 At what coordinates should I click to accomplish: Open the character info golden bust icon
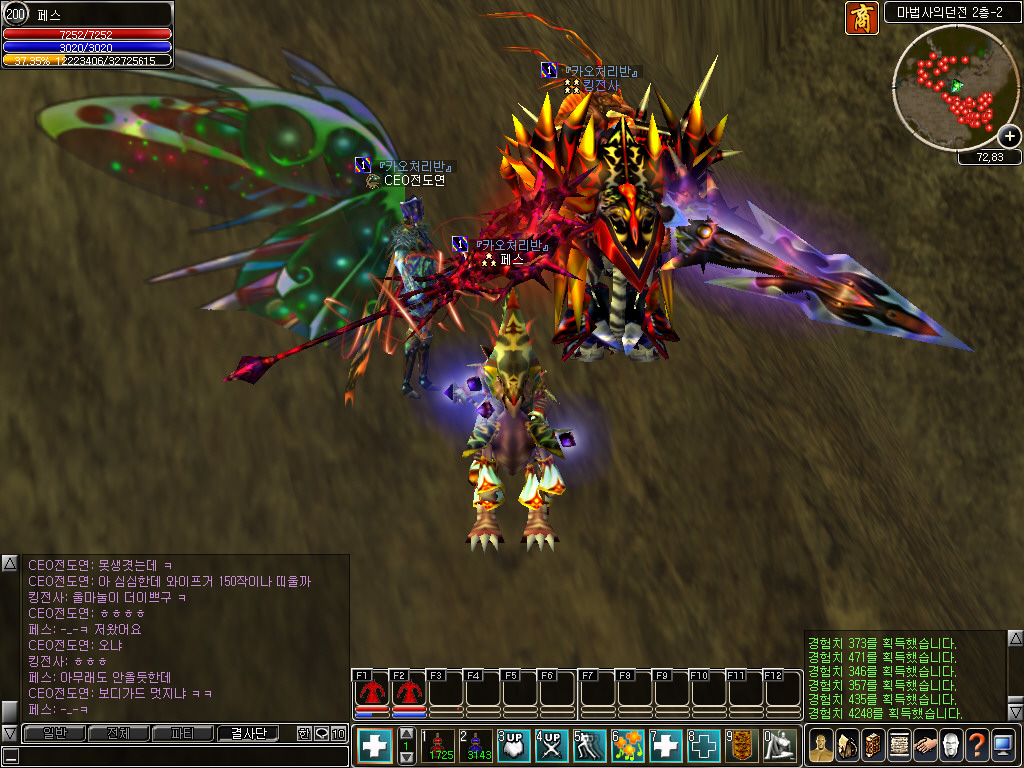click(x=821, y=746)
